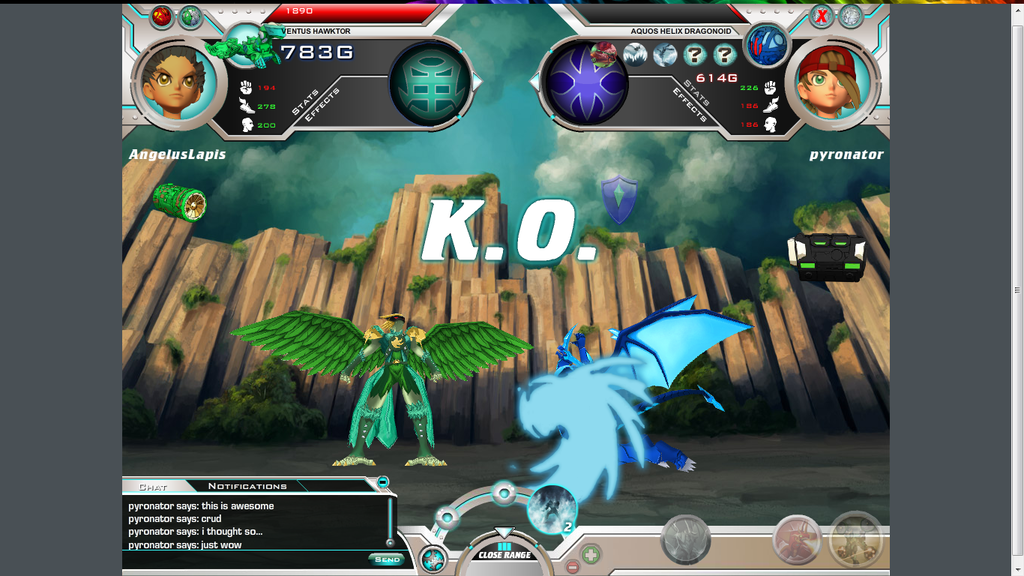Click the red minus button
The width and height of the screenshot is (1024, 576).
tap(572, 567)
